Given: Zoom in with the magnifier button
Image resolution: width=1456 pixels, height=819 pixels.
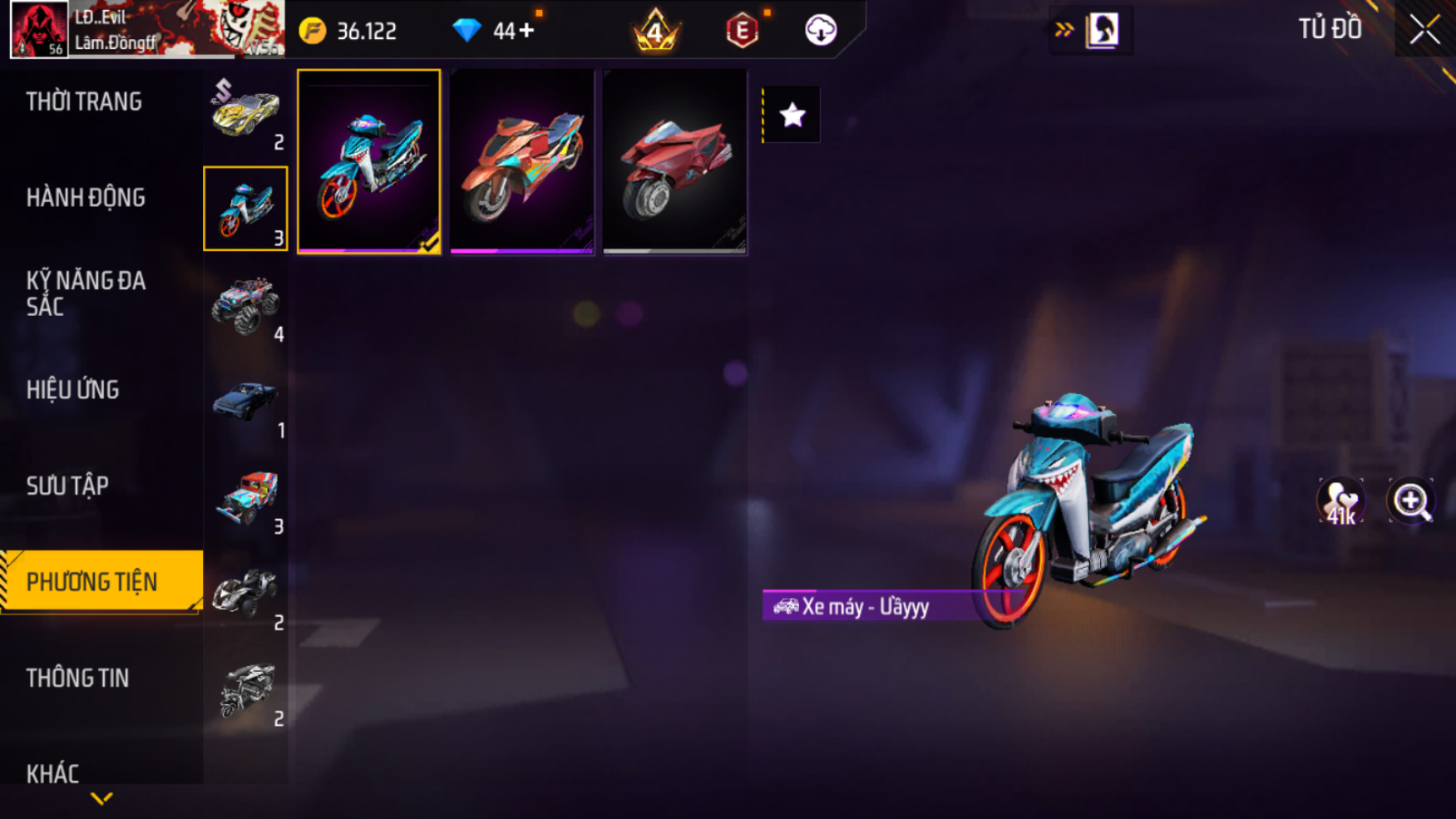Looking at the screenshot, I should point(1411,501).
